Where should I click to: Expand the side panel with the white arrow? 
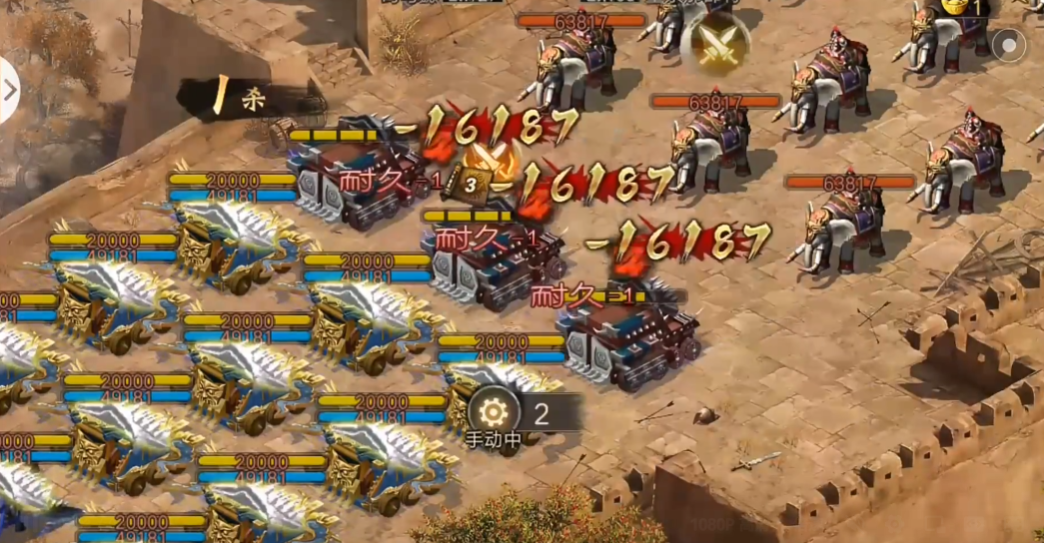[9, 90]
